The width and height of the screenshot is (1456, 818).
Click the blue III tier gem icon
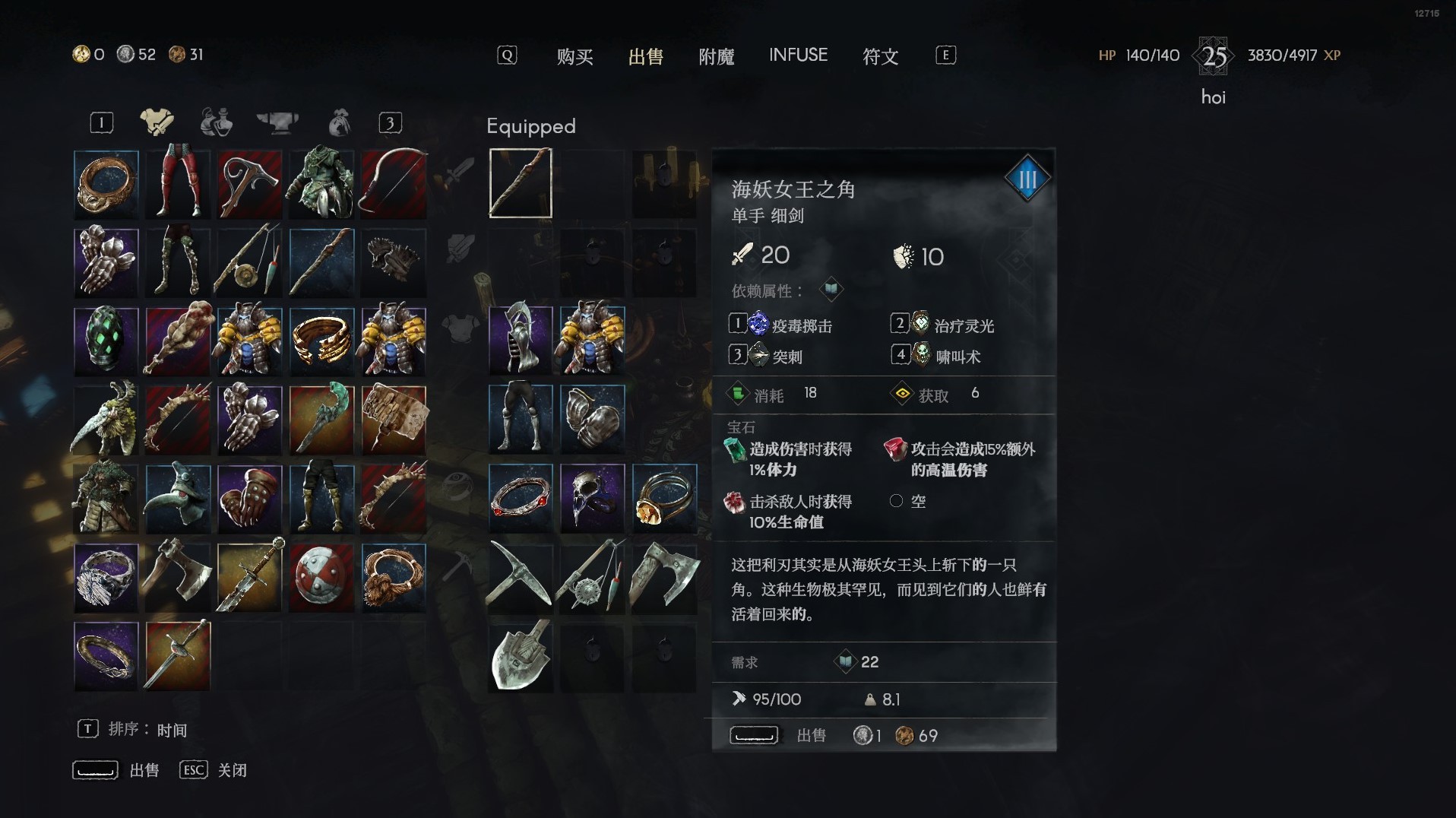[x=1027, y=178]
